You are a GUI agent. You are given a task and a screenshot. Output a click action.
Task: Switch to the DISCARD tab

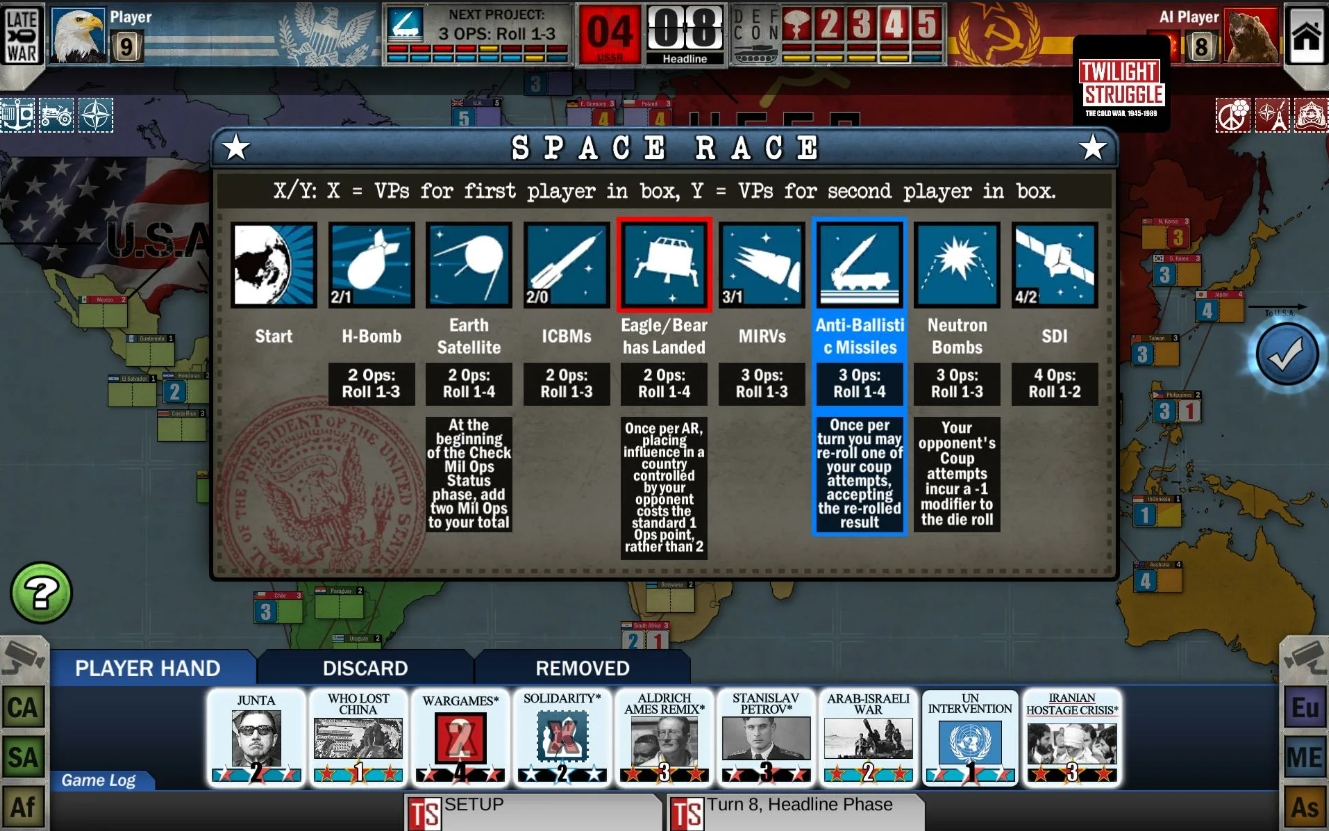tap(365, 668)
